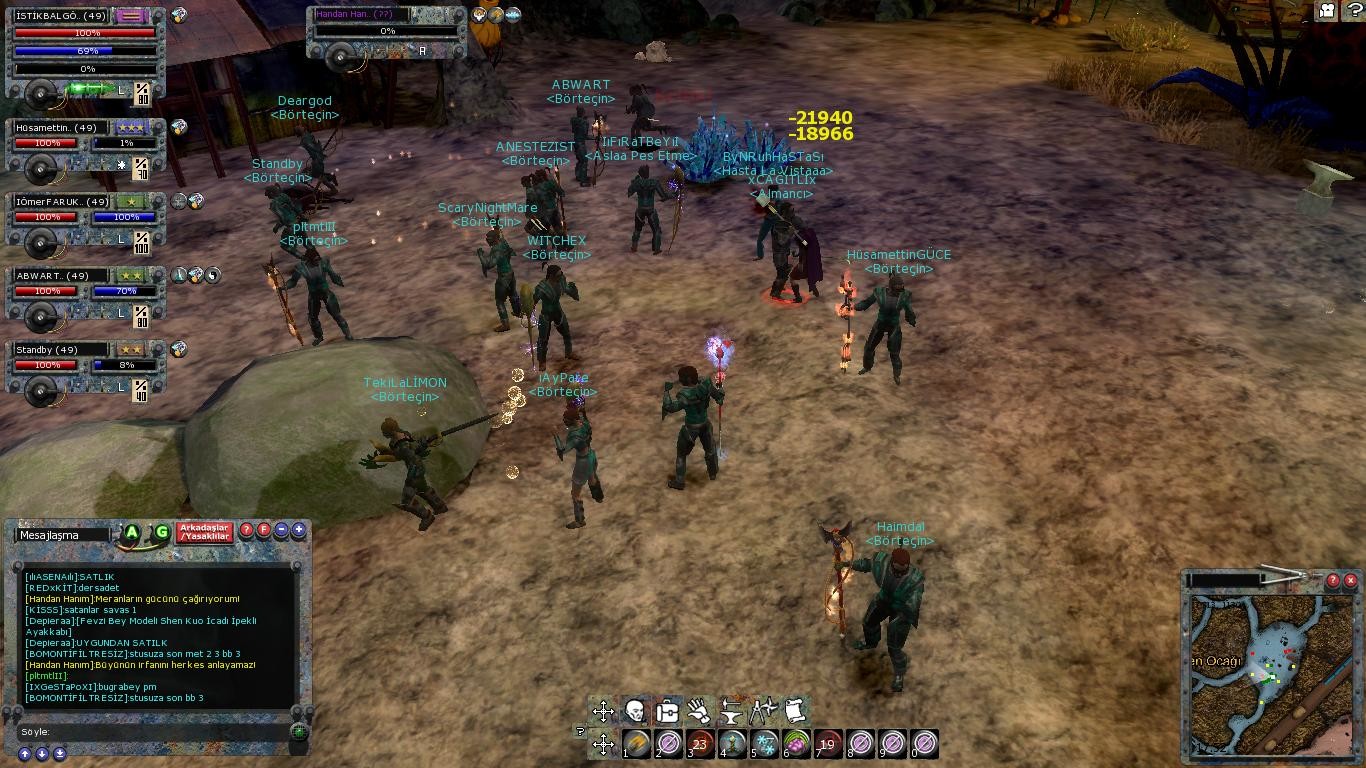This screenshot has width=1366, height=768.
Task: Open the anvil and hammer crafting icon
Action: coord(731,711)
